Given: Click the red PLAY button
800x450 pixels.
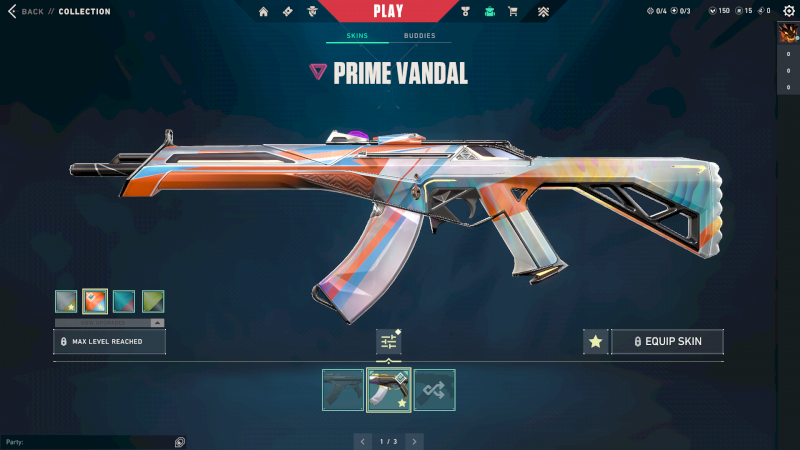Looking at the screenshot, I should tap(388, 11).
